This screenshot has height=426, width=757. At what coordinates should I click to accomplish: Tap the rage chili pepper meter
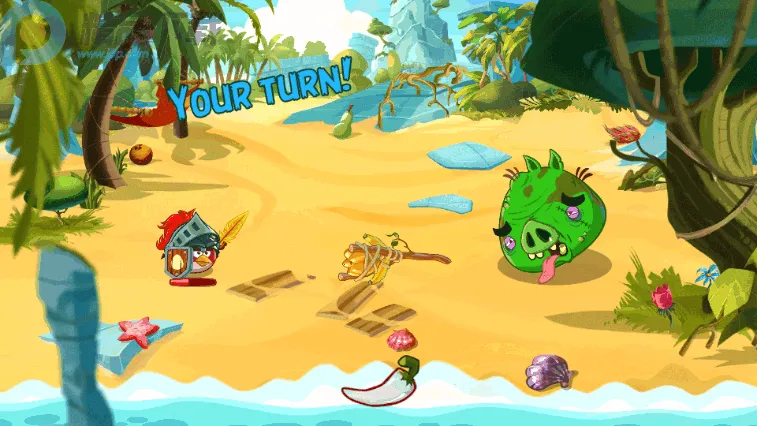click(x=382, y=383)
